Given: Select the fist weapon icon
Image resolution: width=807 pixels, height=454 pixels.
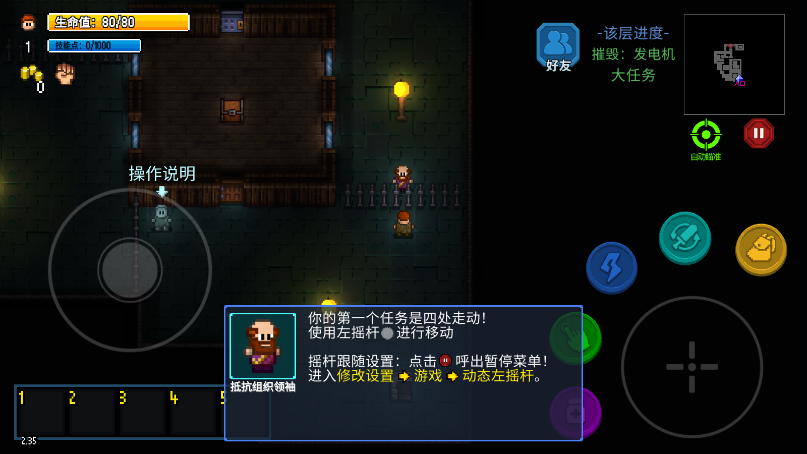Looking at the screenshot, I should pos(65,73).
